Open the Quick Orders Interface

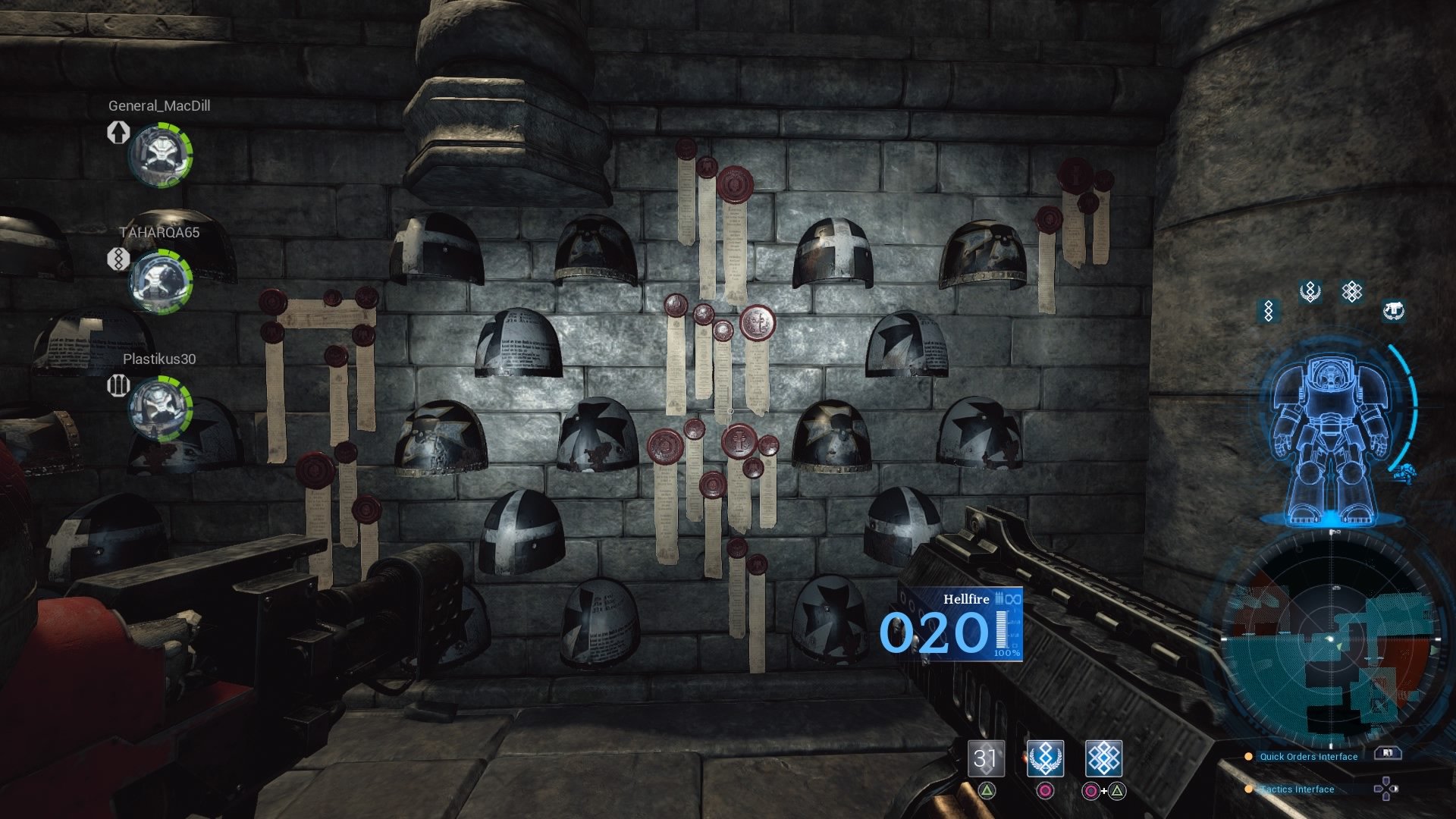(x=1308, y=756)
